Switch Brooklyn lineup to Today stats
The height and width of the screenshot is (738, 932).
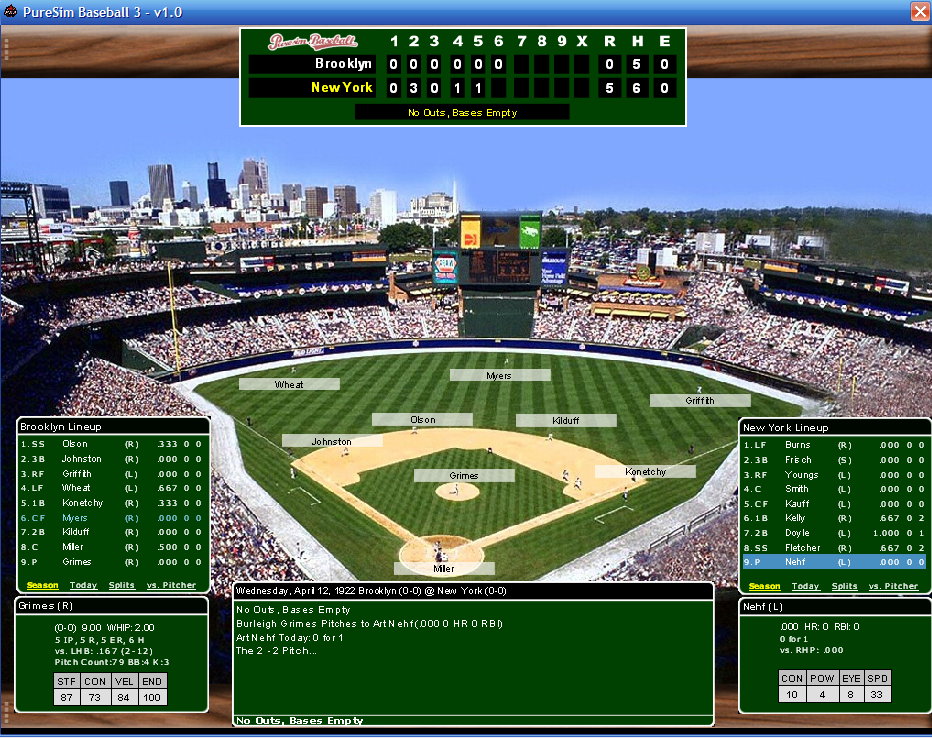83,586
